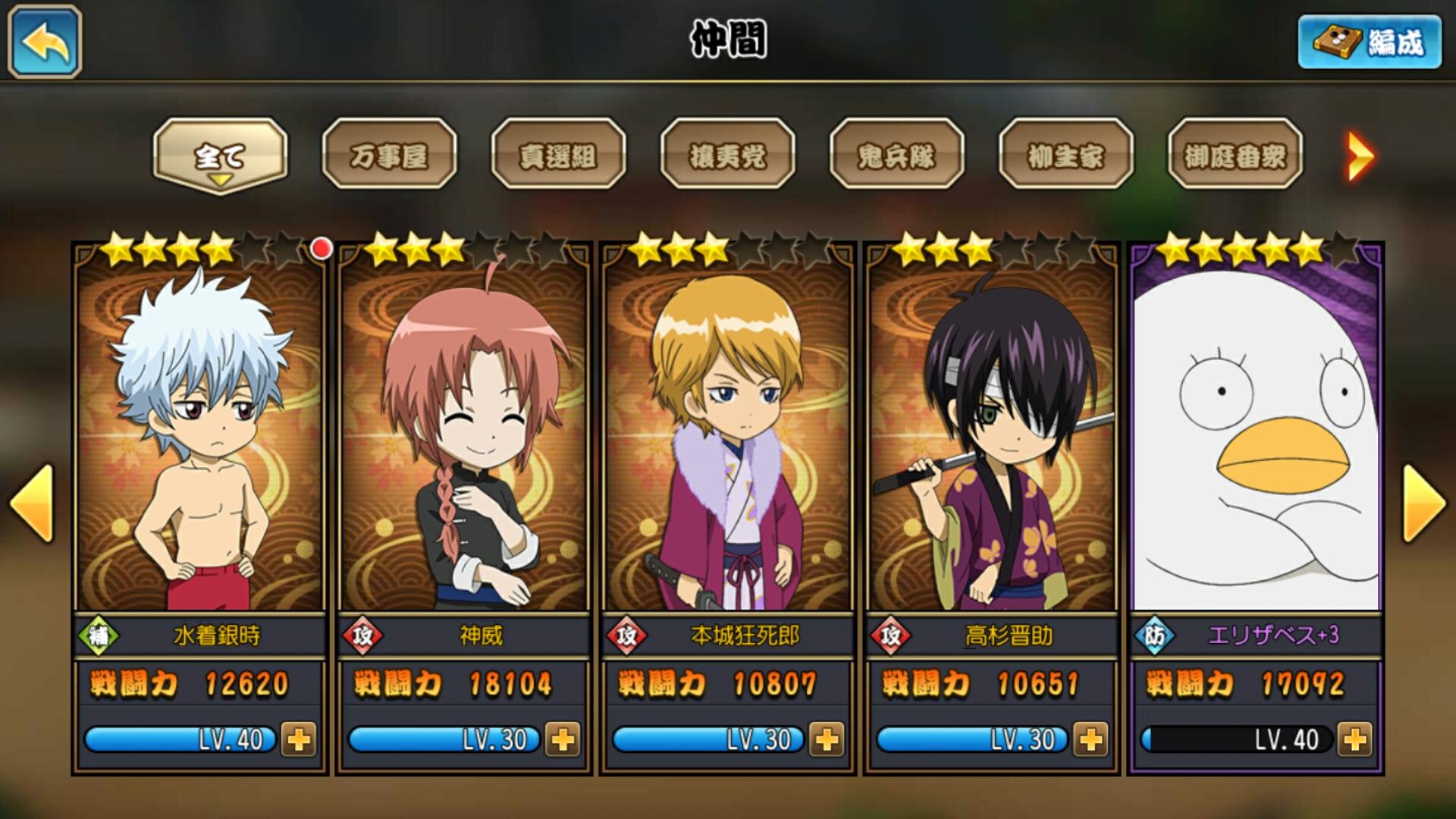1456x819 pixels.
Task: Open the 編成 team formation screen
Action: [x=1370, y=42]
